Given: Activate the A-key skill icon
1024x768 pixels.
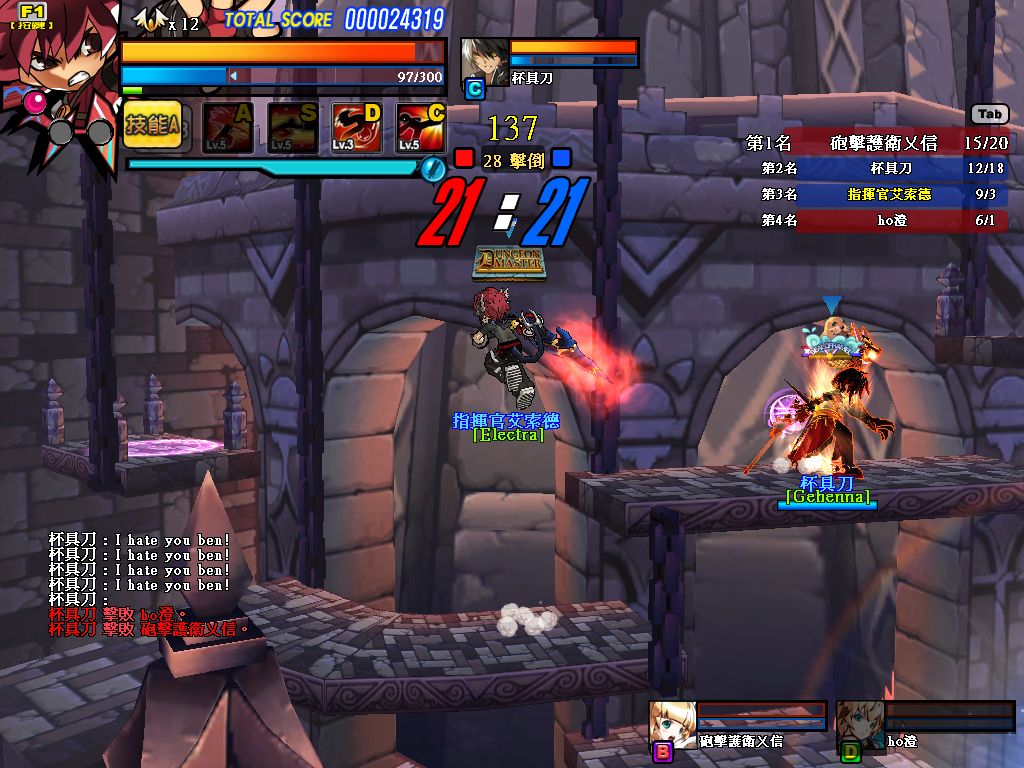Looking at the screenshot, I should (x=227, y=127).
